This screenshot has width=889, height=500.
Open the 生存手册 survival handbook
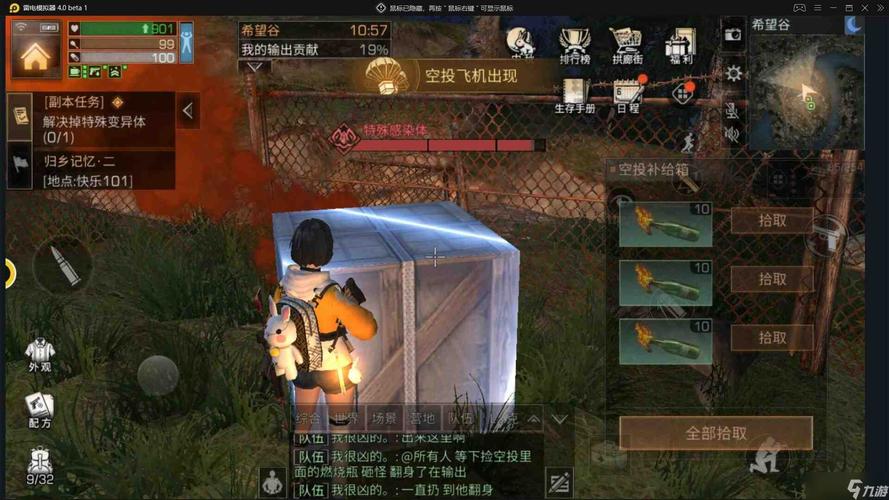click(x=574, y=95)
